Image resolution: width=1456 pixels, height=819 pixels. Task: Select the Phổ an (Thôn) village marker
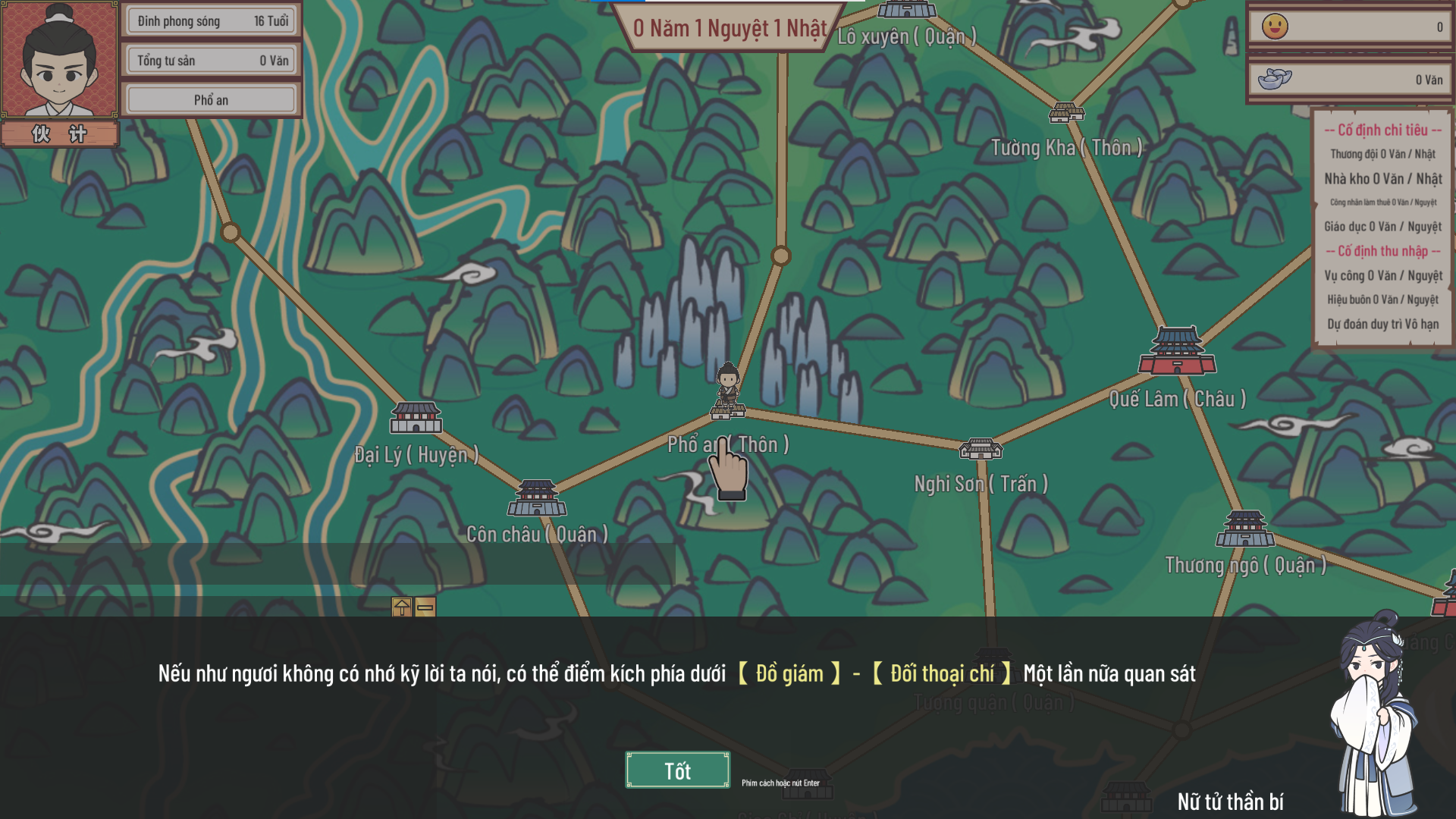pyautogui.click(x=728, y=411)
